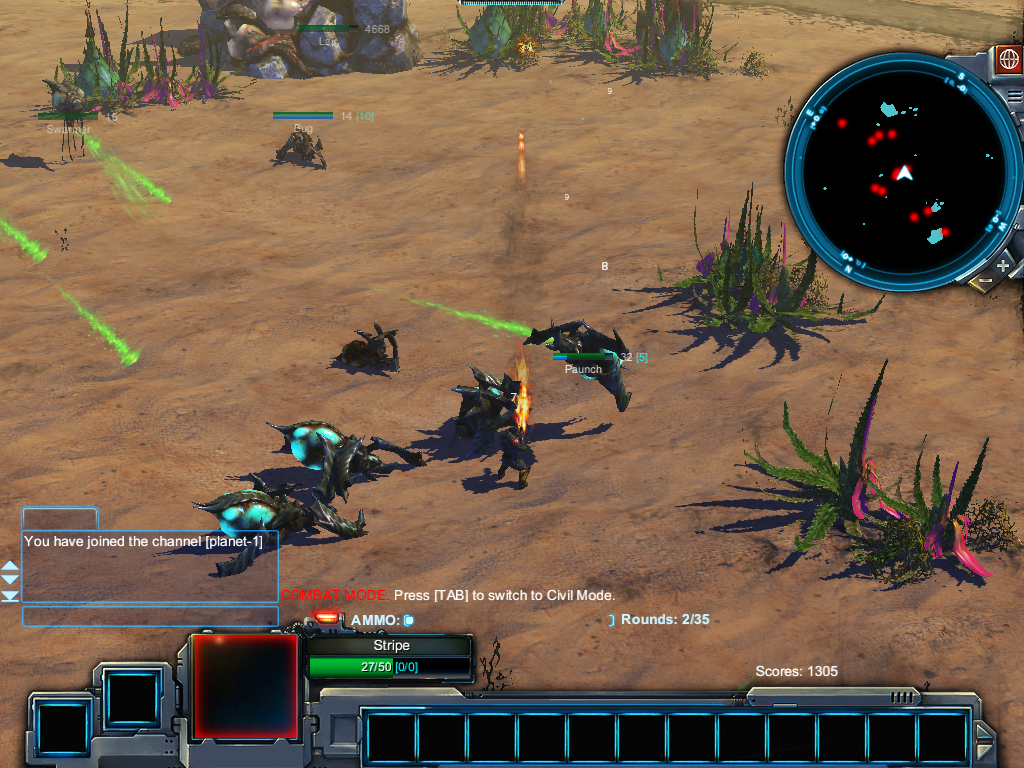1024x768 pixels.
Task: Select the chat channel tab
Action: point(60,518)
